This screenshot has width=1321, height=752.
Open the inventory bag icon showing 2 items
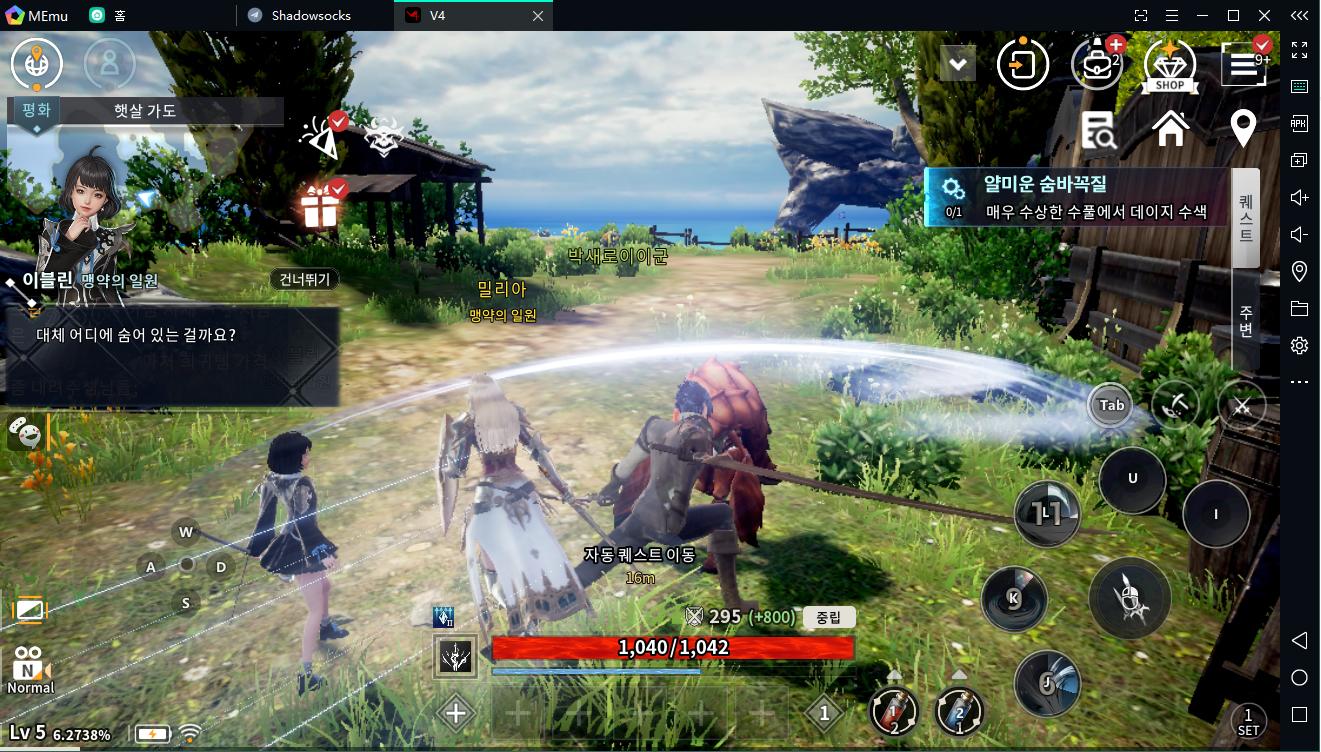1096,62
